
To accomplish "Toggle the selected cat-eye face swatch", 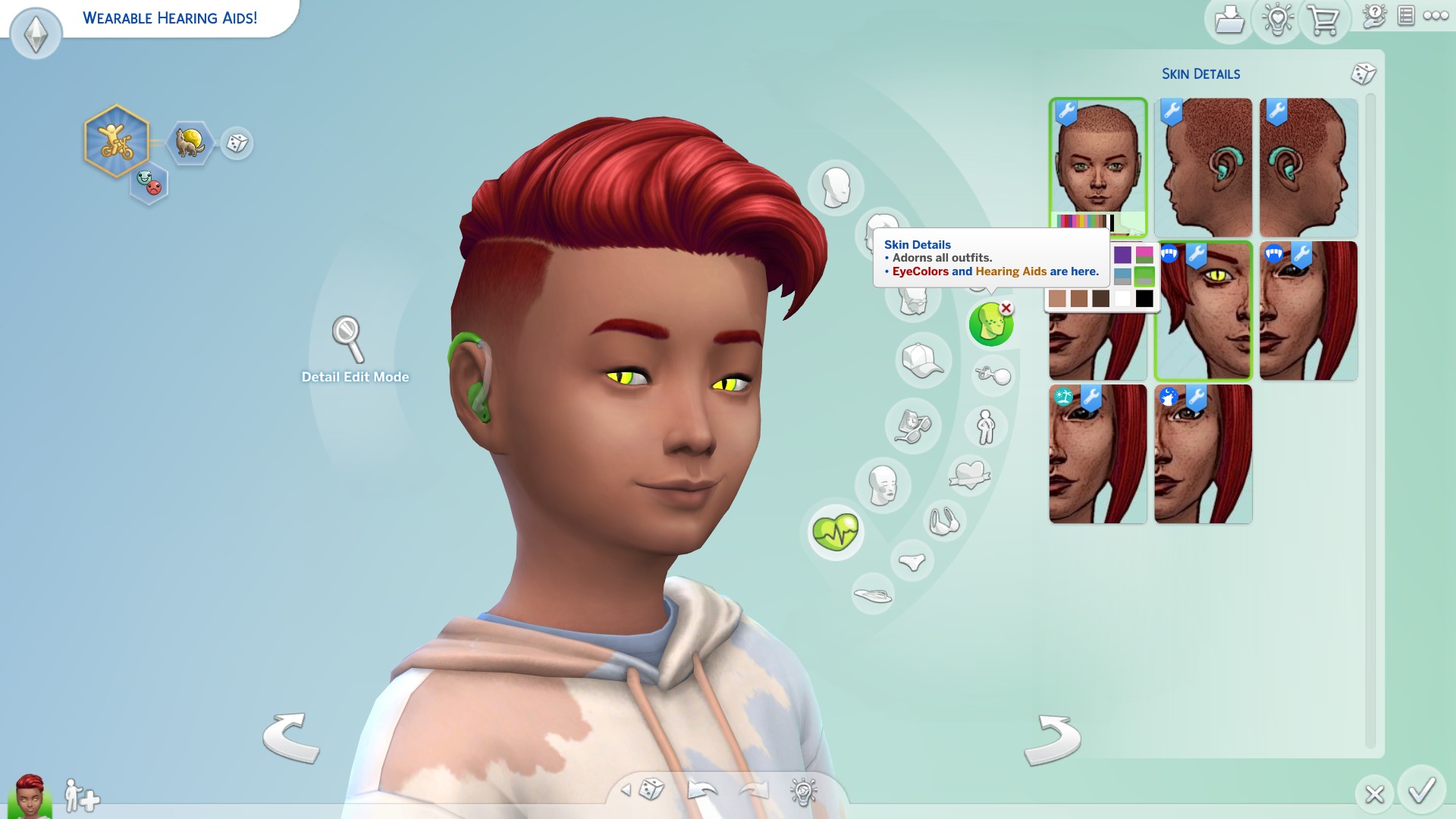I will tap(1203, 311).
